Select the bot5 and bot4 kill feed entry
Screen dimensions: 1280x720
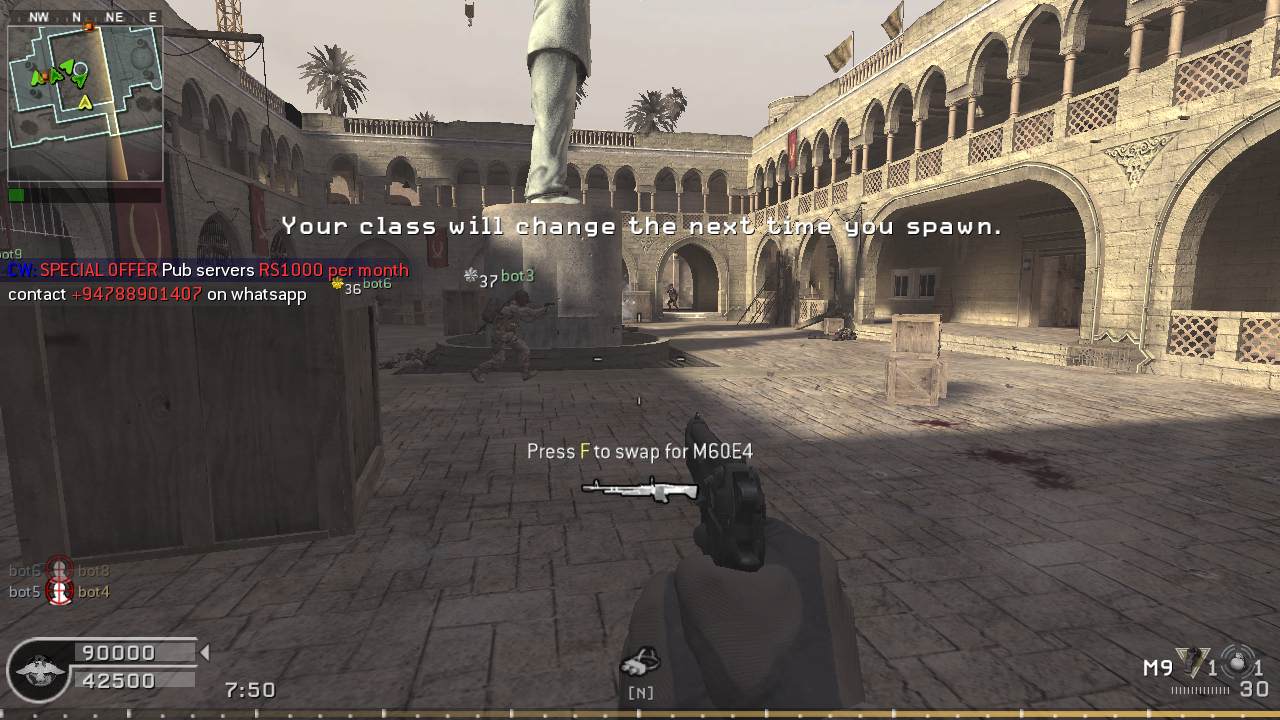[60, 592]
